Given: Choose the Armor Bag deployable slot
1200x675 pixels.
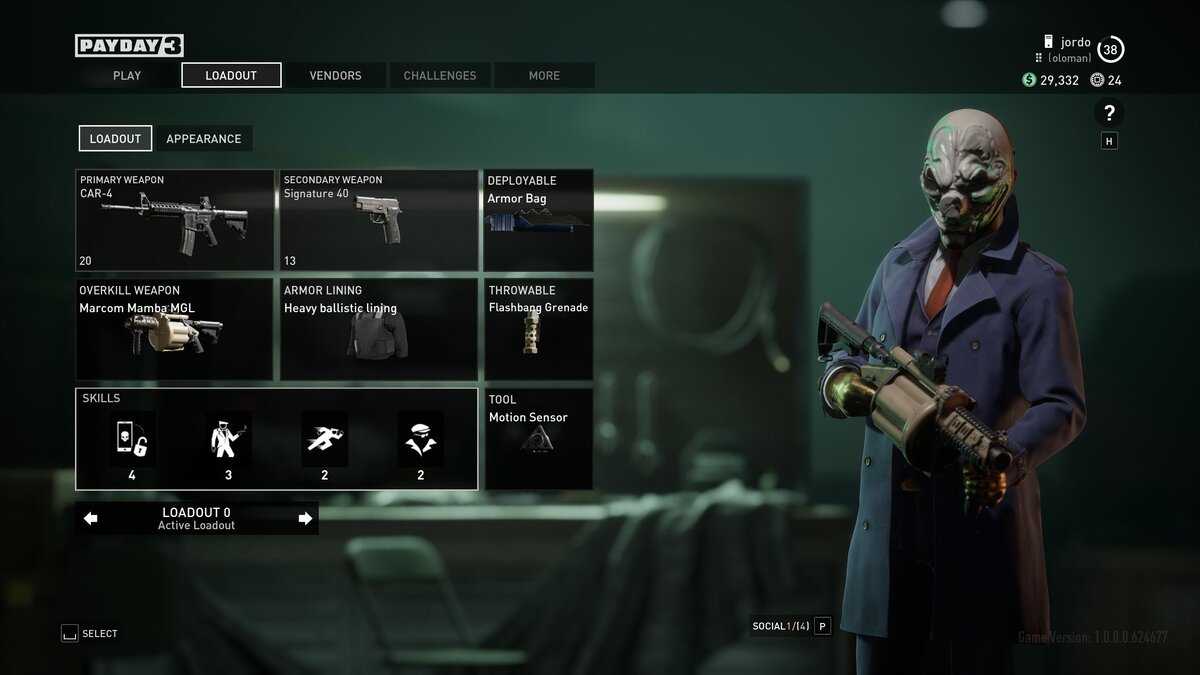Looking at the screenshot, I should pos(538,220).
